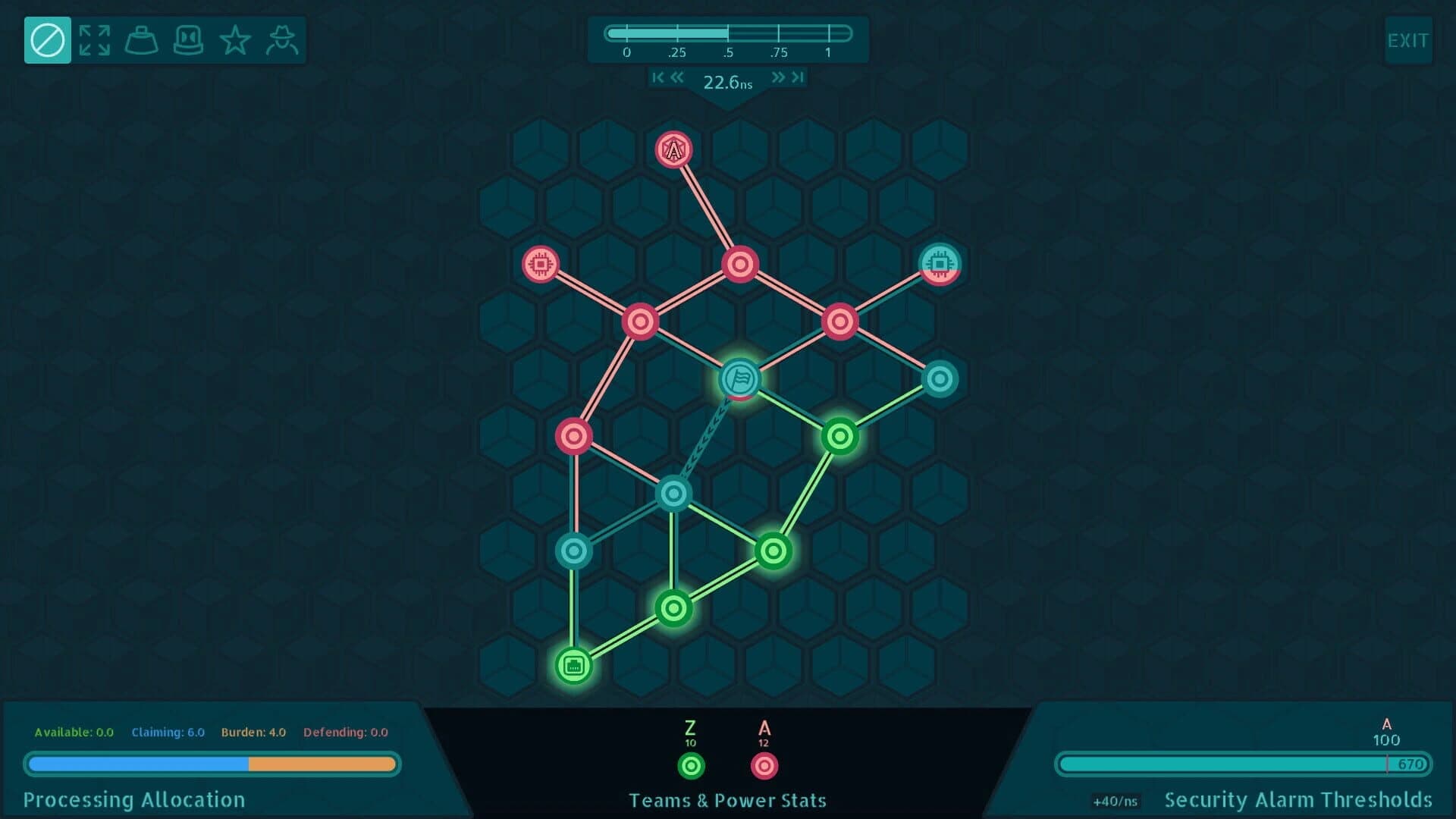Skip forward to timeline end

(798, 77)
